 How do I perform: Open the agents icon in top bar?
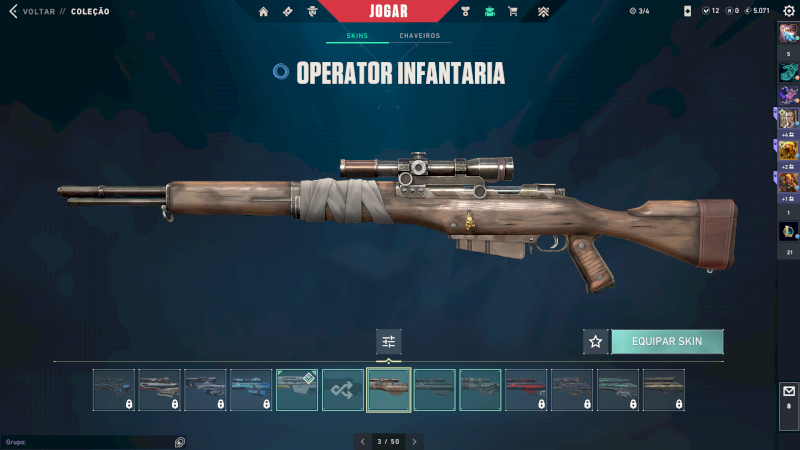tap(312, 11)
